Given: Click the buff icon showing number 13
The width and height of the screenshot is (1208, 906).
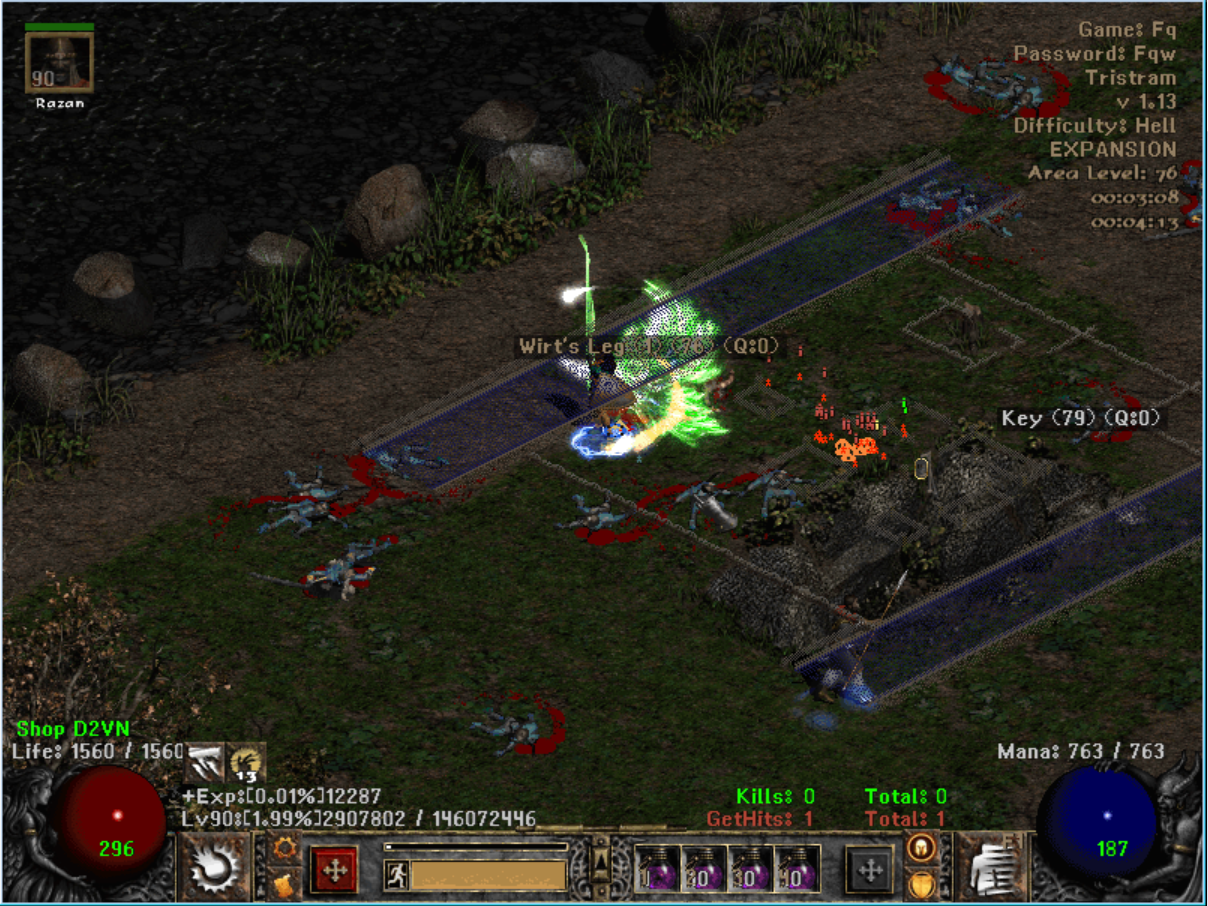Looking at the screenshot, I should [x=247, y=763].
